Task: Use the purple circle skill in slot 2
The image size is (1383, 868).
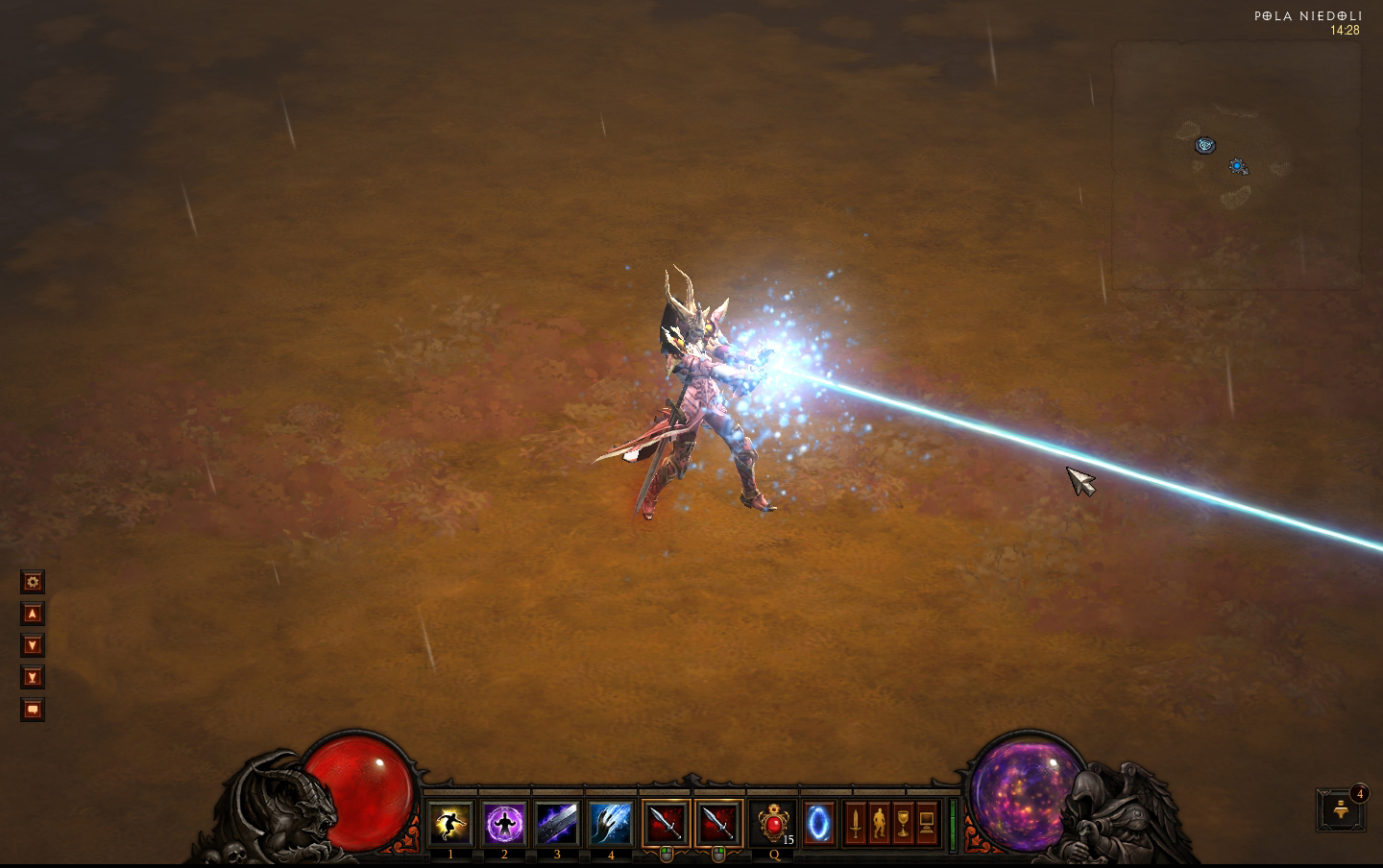Action: click(x=504, y=823)
